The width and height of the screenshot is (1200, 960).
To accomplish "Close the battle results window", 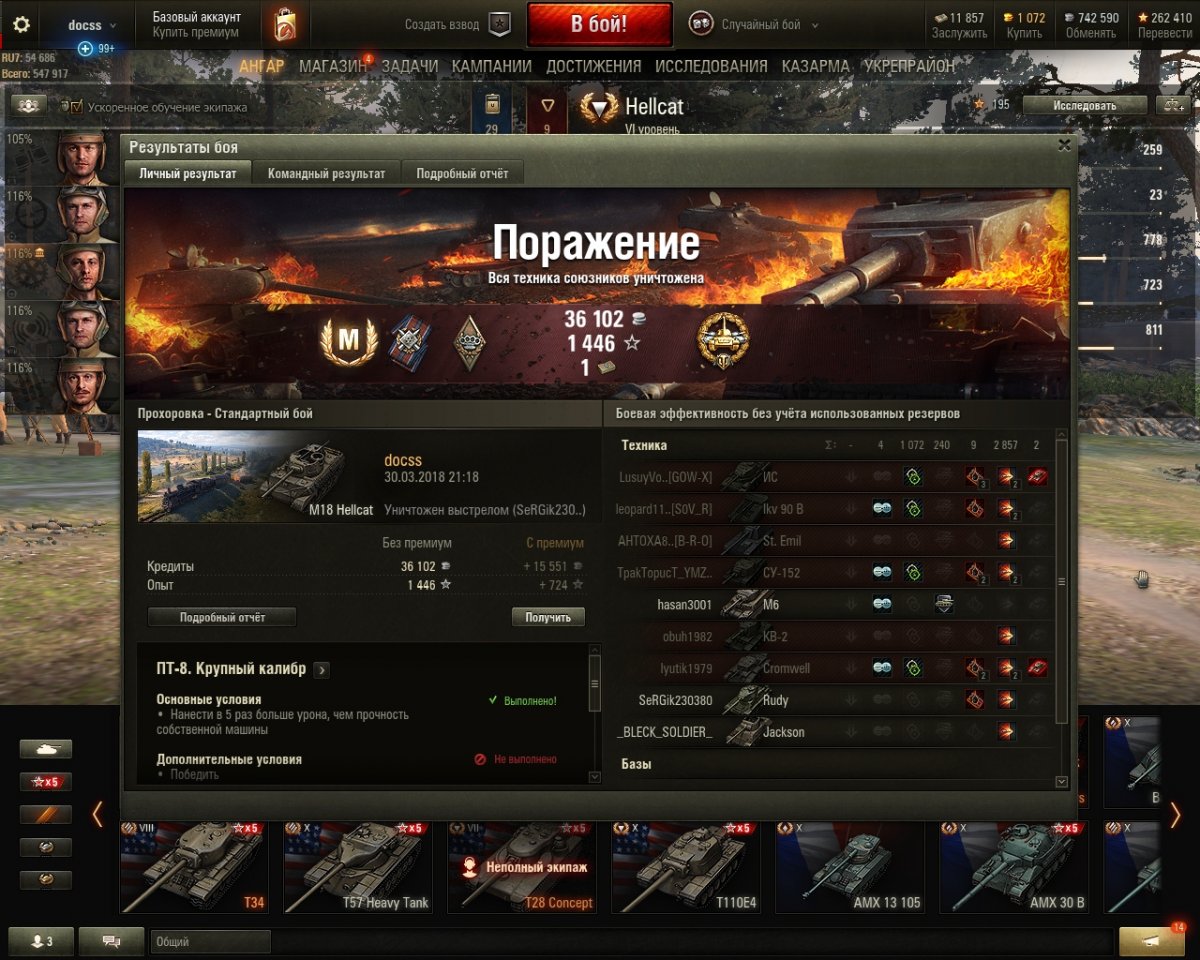I will point(1065,145).
